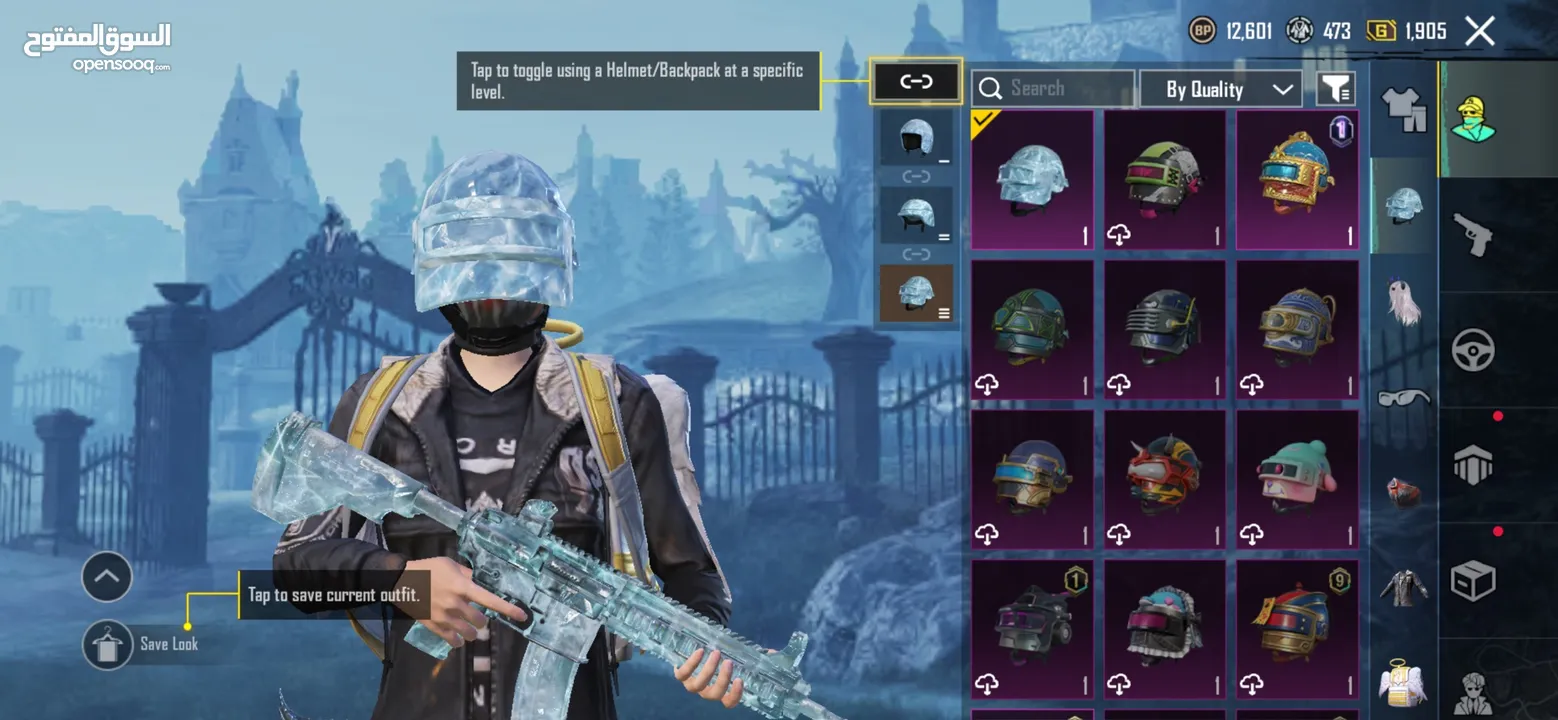Open the crate box tab

pos(1472,580)
